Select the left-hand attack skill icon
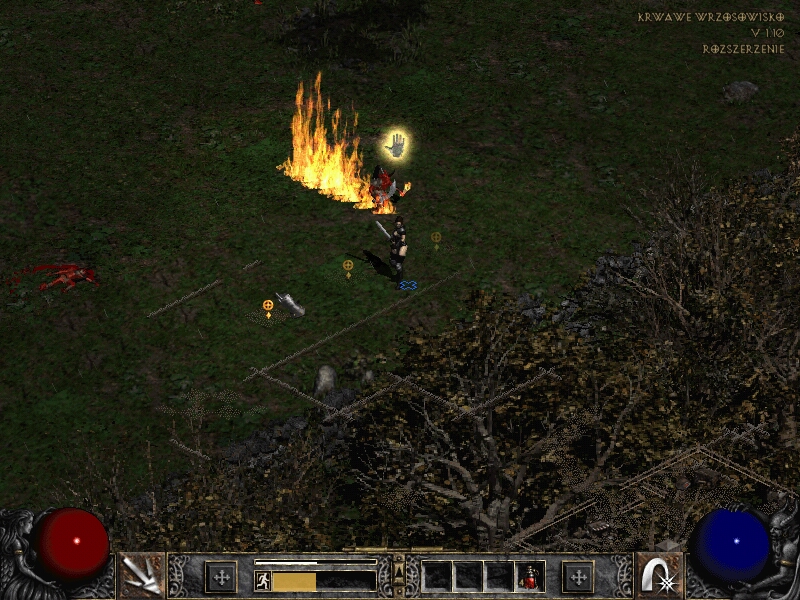The width and height of the screenshot is (800, 600). [x=141, y=575]
